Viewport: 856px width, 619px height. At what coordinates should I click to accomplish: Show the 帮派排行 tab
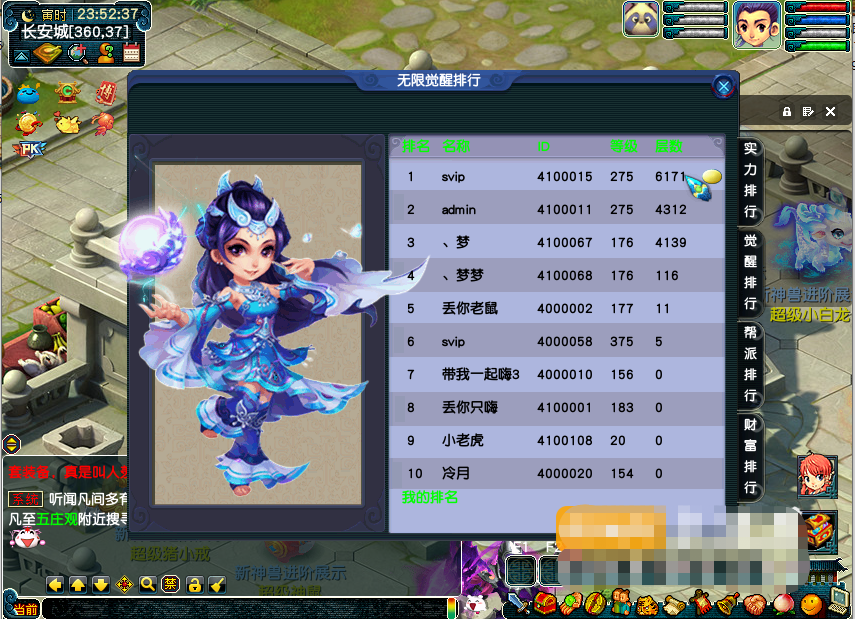(750, 363)
